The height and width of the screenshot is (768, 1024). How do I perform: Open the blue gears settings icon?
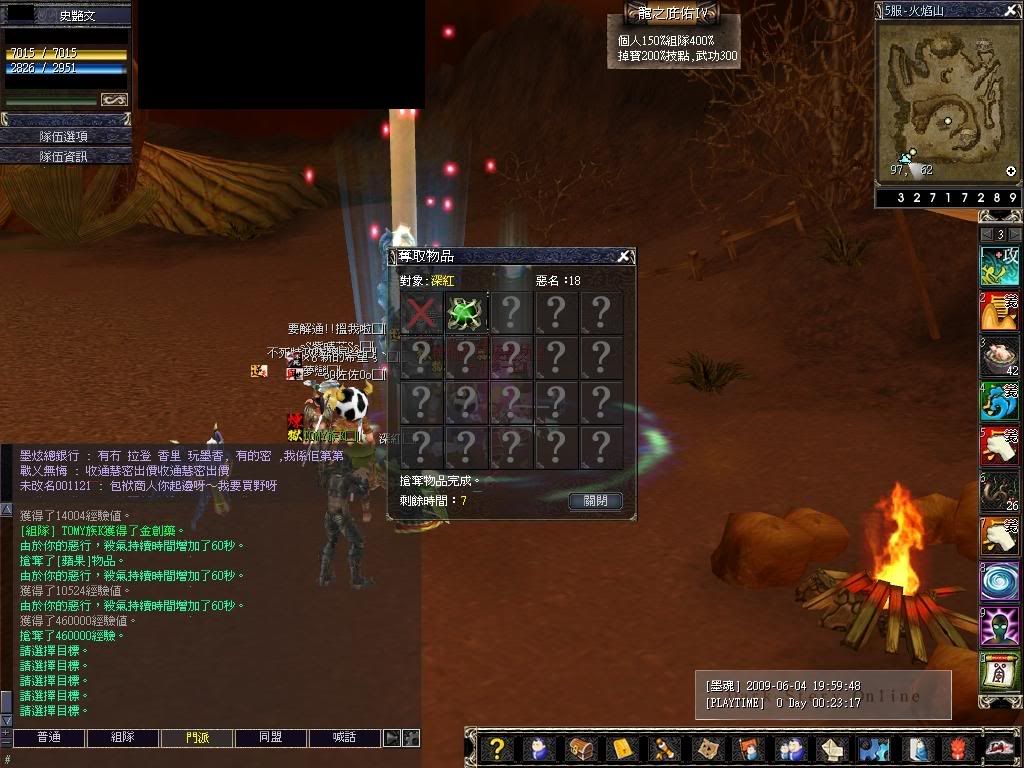tap(874, 748)
